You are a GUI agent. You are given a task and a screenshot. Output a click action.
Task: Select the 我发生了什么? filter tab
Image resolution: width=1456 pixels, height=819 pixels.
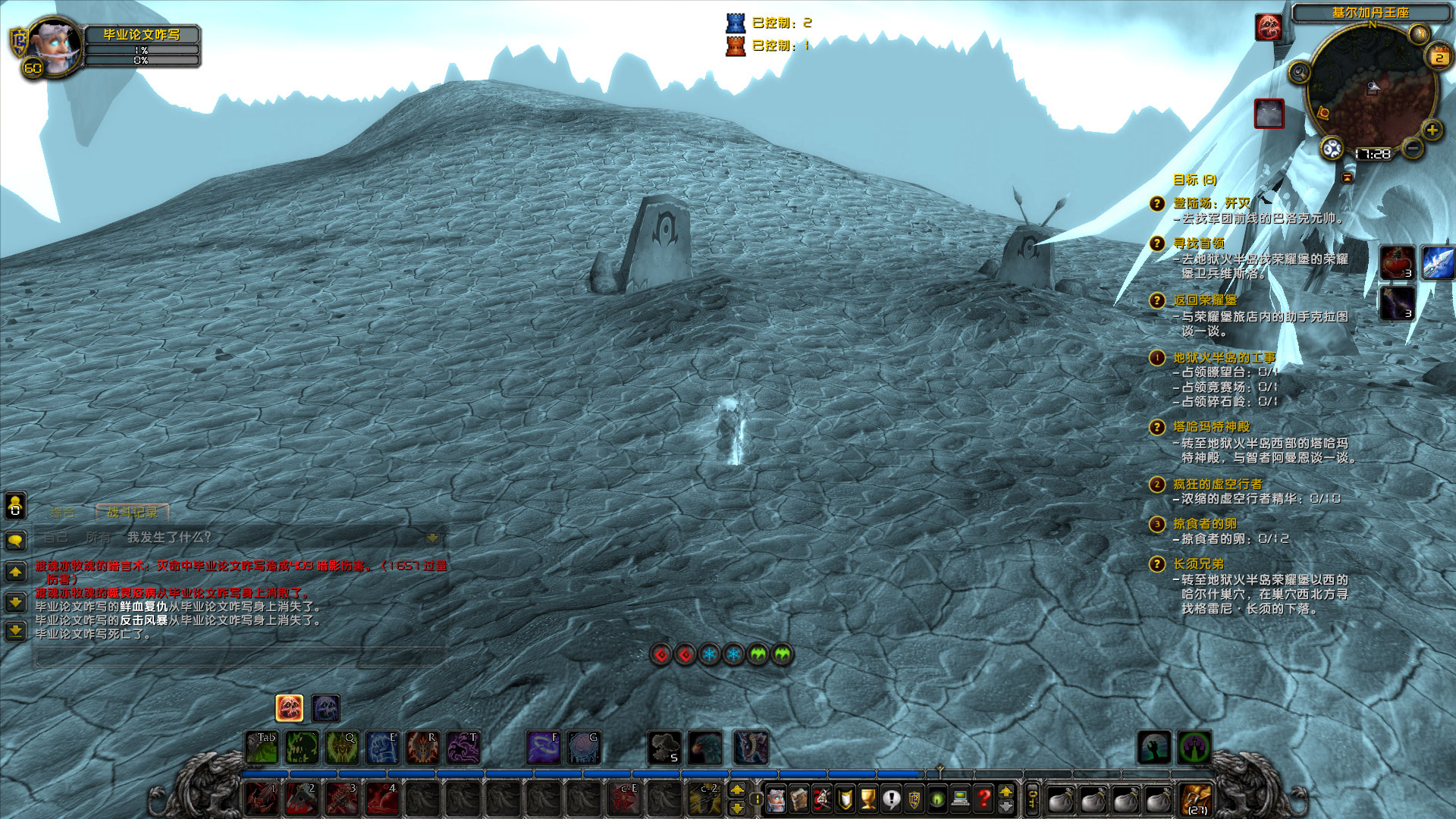[168, 536]
